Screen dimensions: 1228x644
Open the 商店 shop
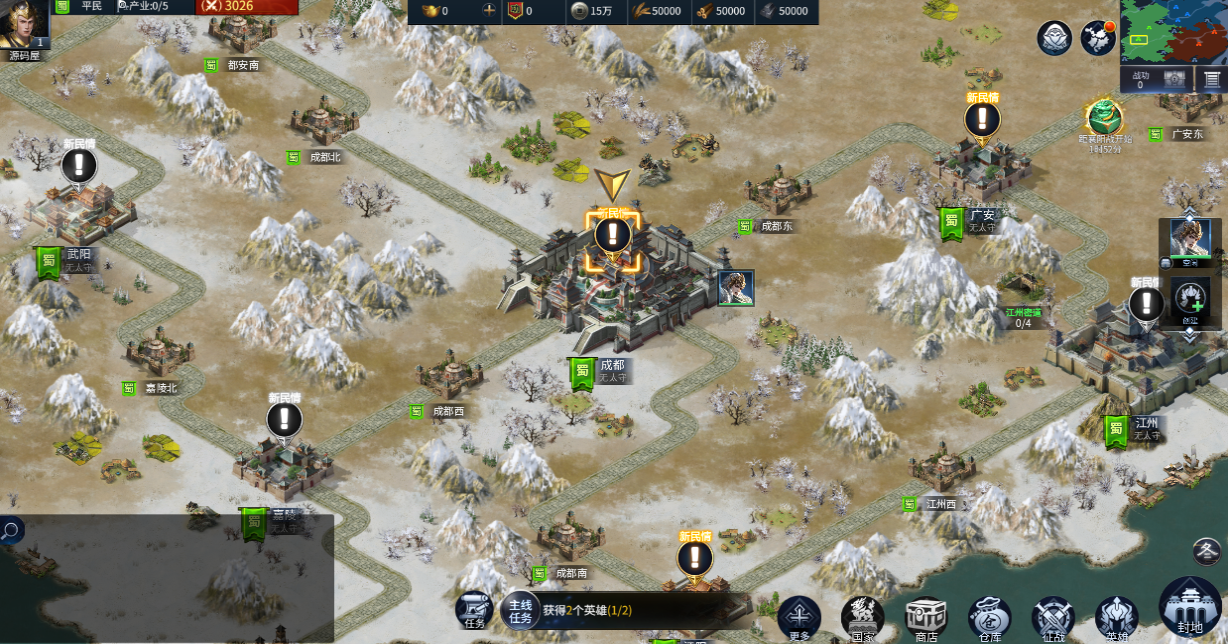(926, 616)
